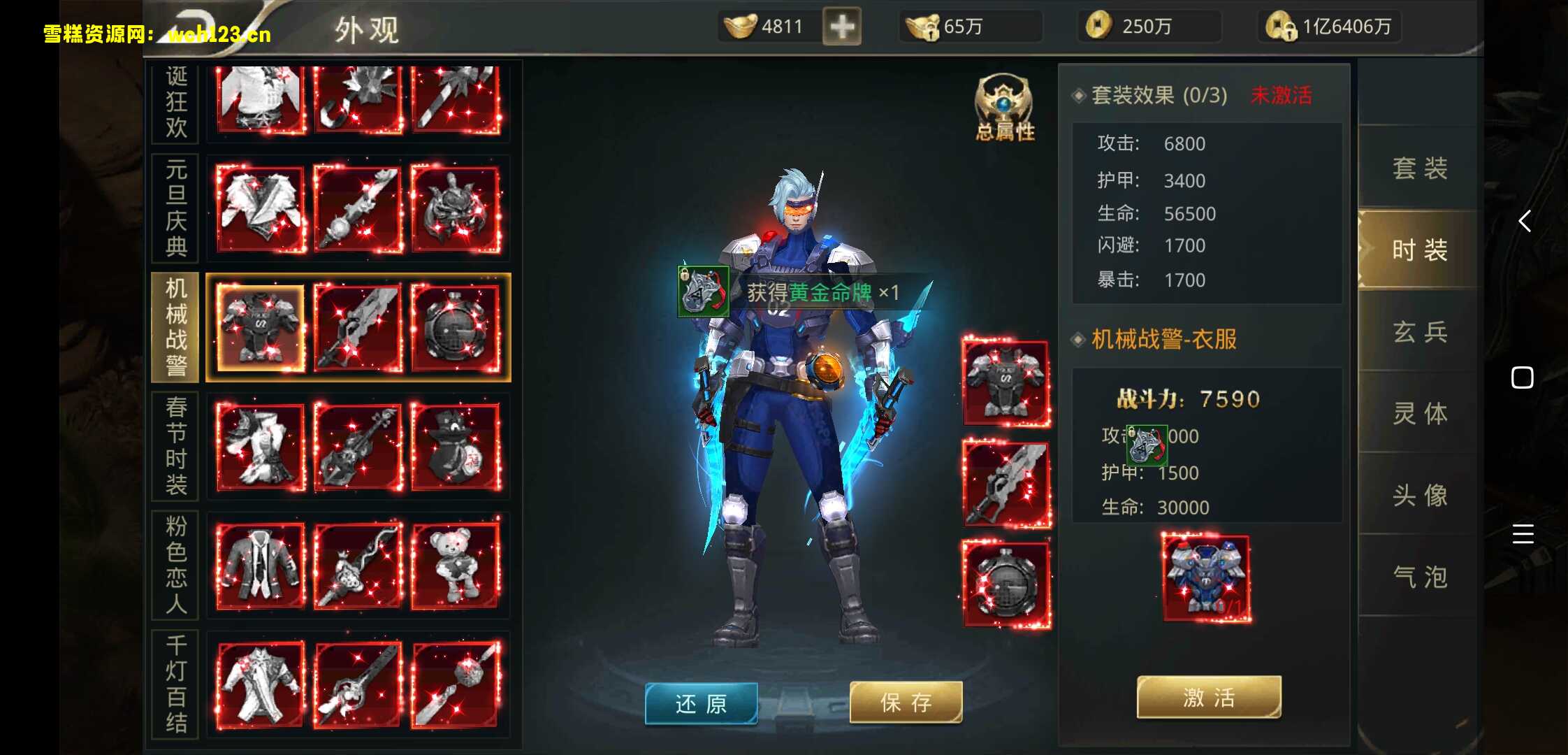
Task: Open the 玄兵 weapons tab
Action: [1419, 331]
